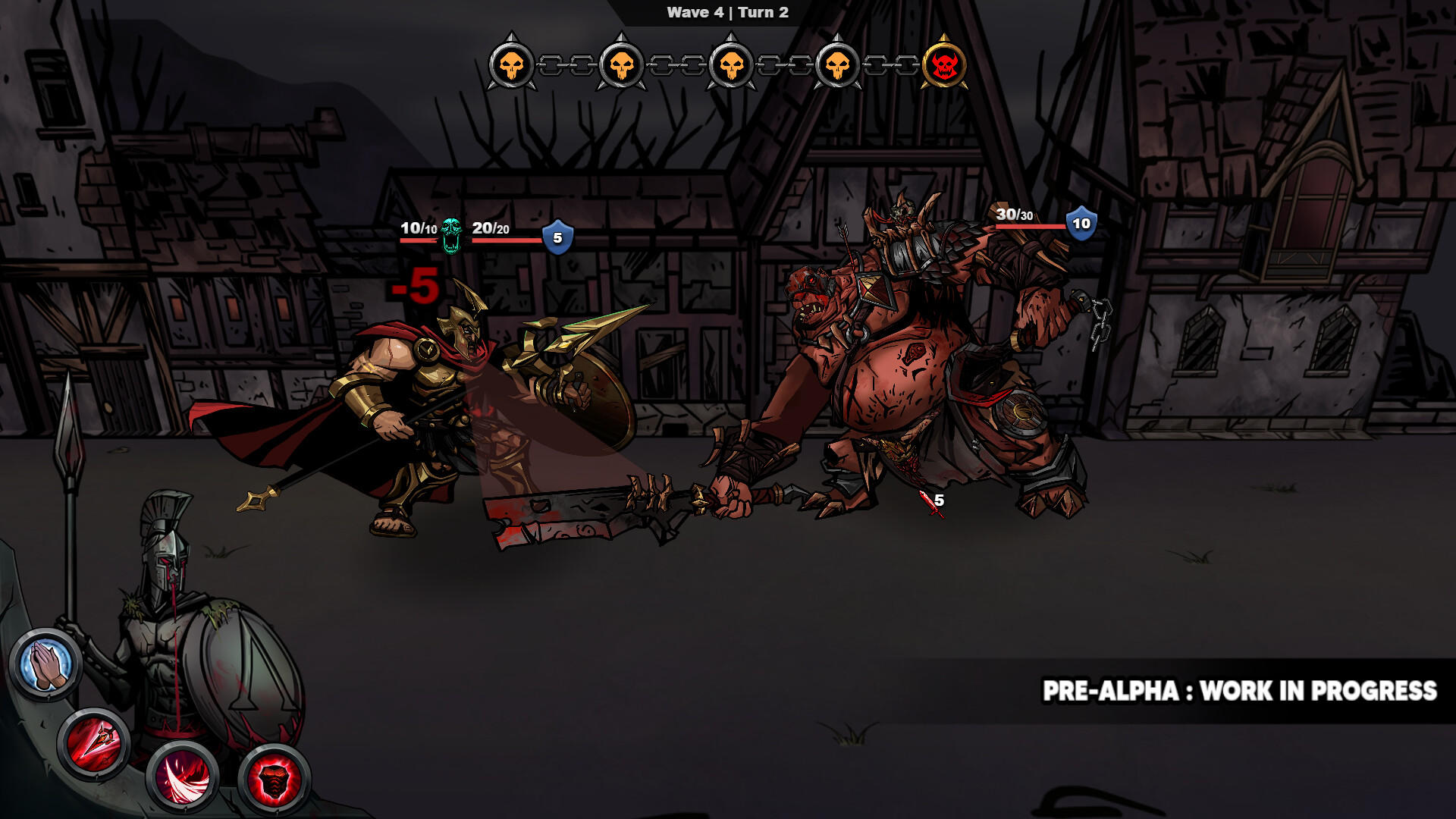This screenshot has height=819, width=1456.
Task: Click the hero's blue shield armor icon
Action: click(x=558, y=237)
